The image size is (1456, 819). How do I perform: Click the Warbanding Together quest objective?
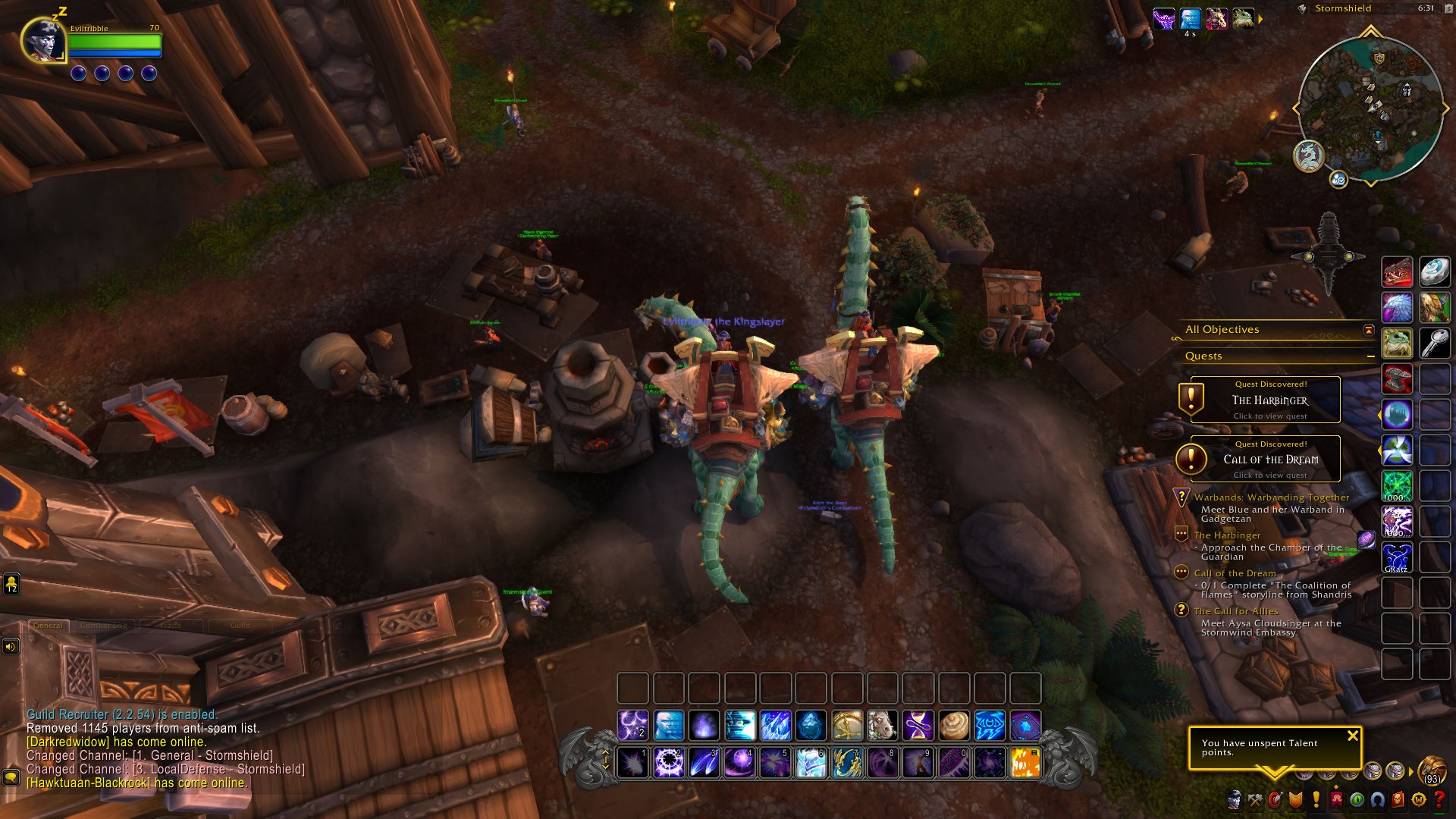(1271, 497)
